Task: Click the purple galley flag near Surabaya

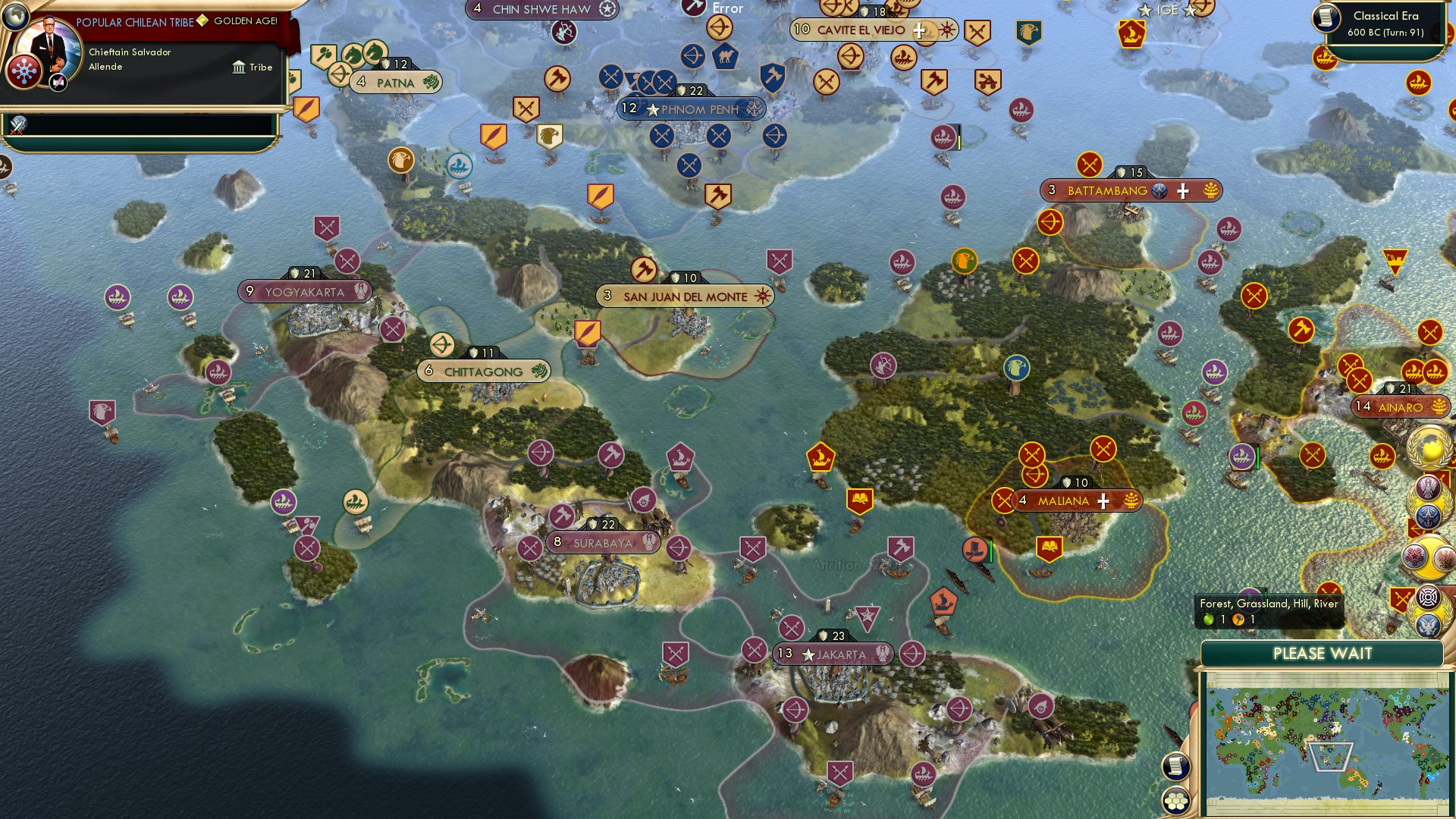Action: click(680, 456)
